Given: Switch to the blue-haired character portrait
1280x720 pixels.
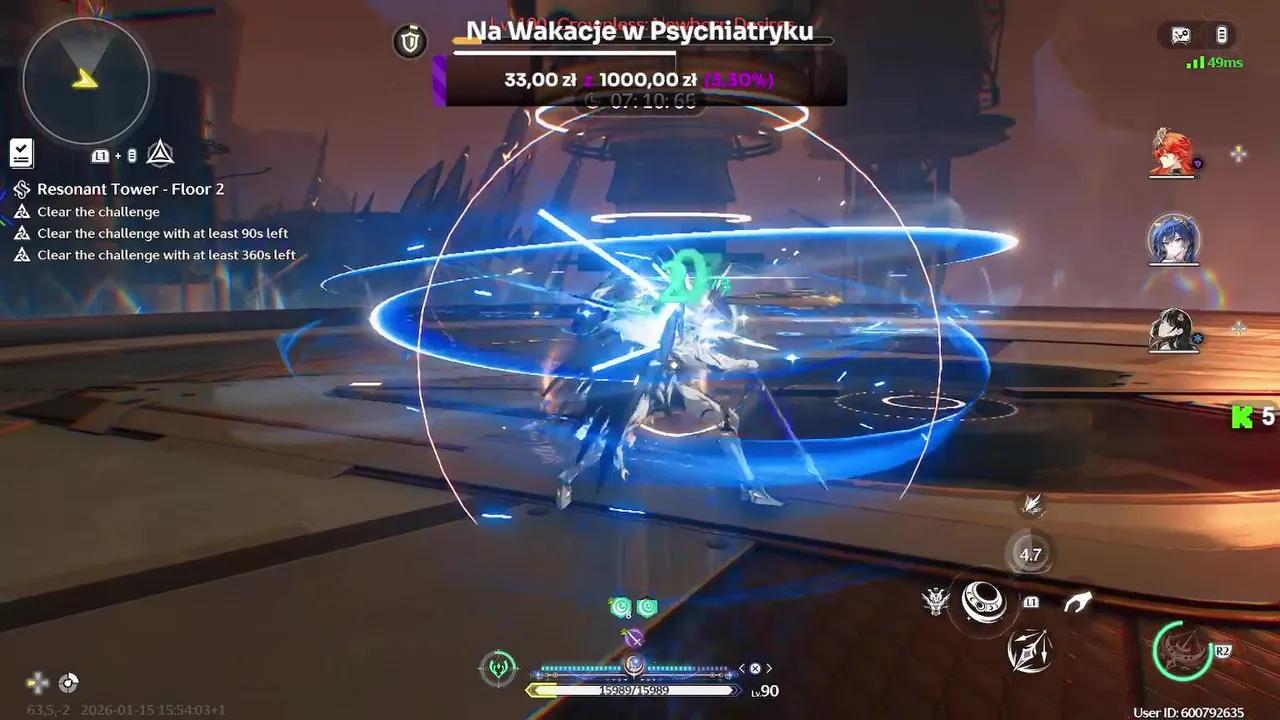Looking at the screenshot, I should point(1173,238).
